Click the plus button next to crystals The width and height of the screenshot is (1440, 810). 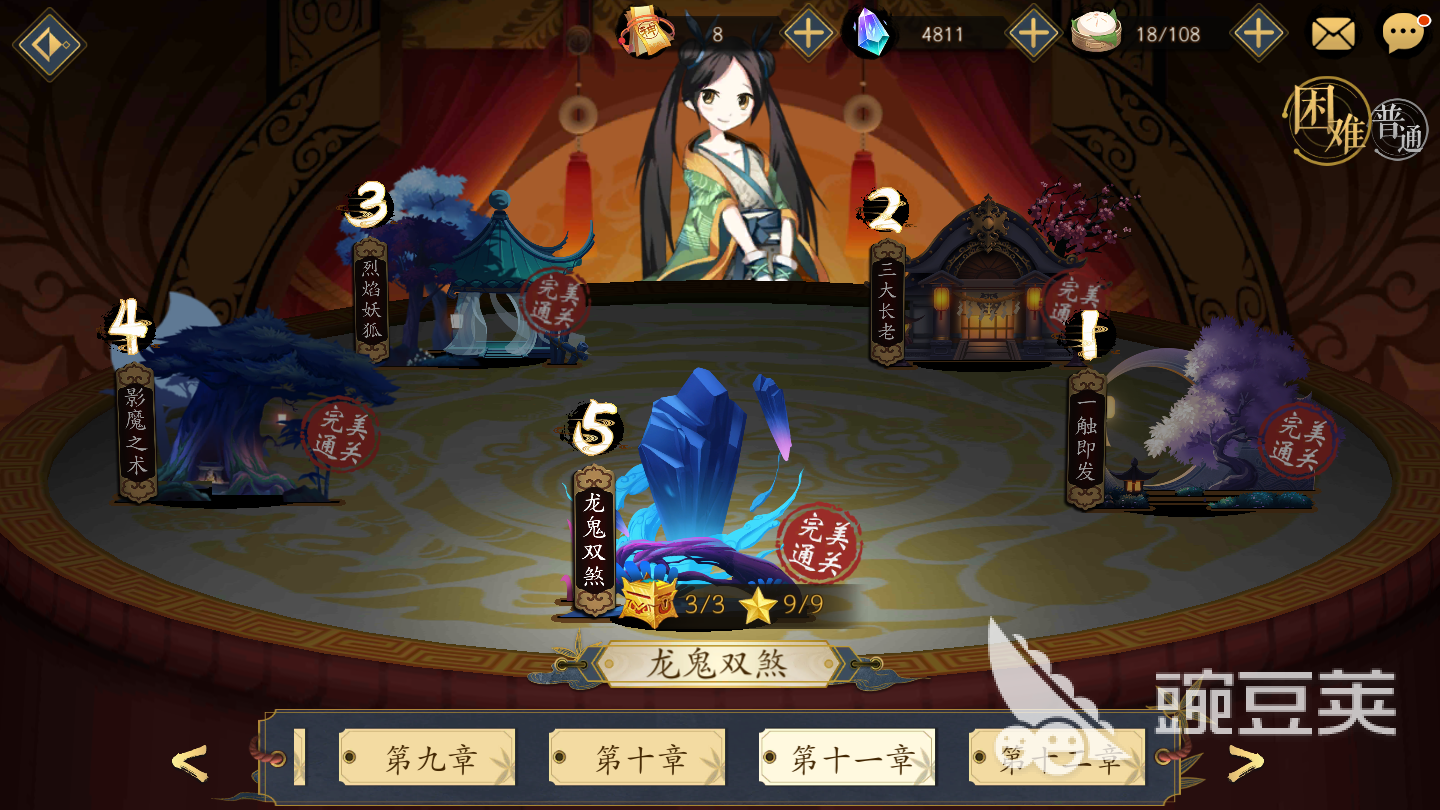[1034, 31]
